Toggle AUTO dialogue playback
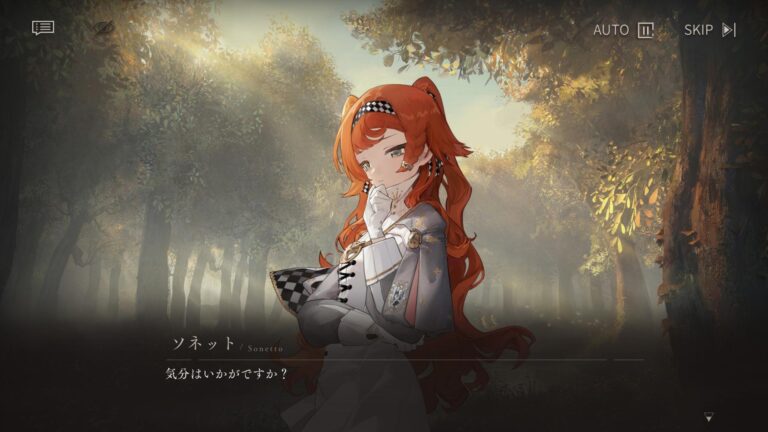768x432 pixels. click(x=622, y=30)
